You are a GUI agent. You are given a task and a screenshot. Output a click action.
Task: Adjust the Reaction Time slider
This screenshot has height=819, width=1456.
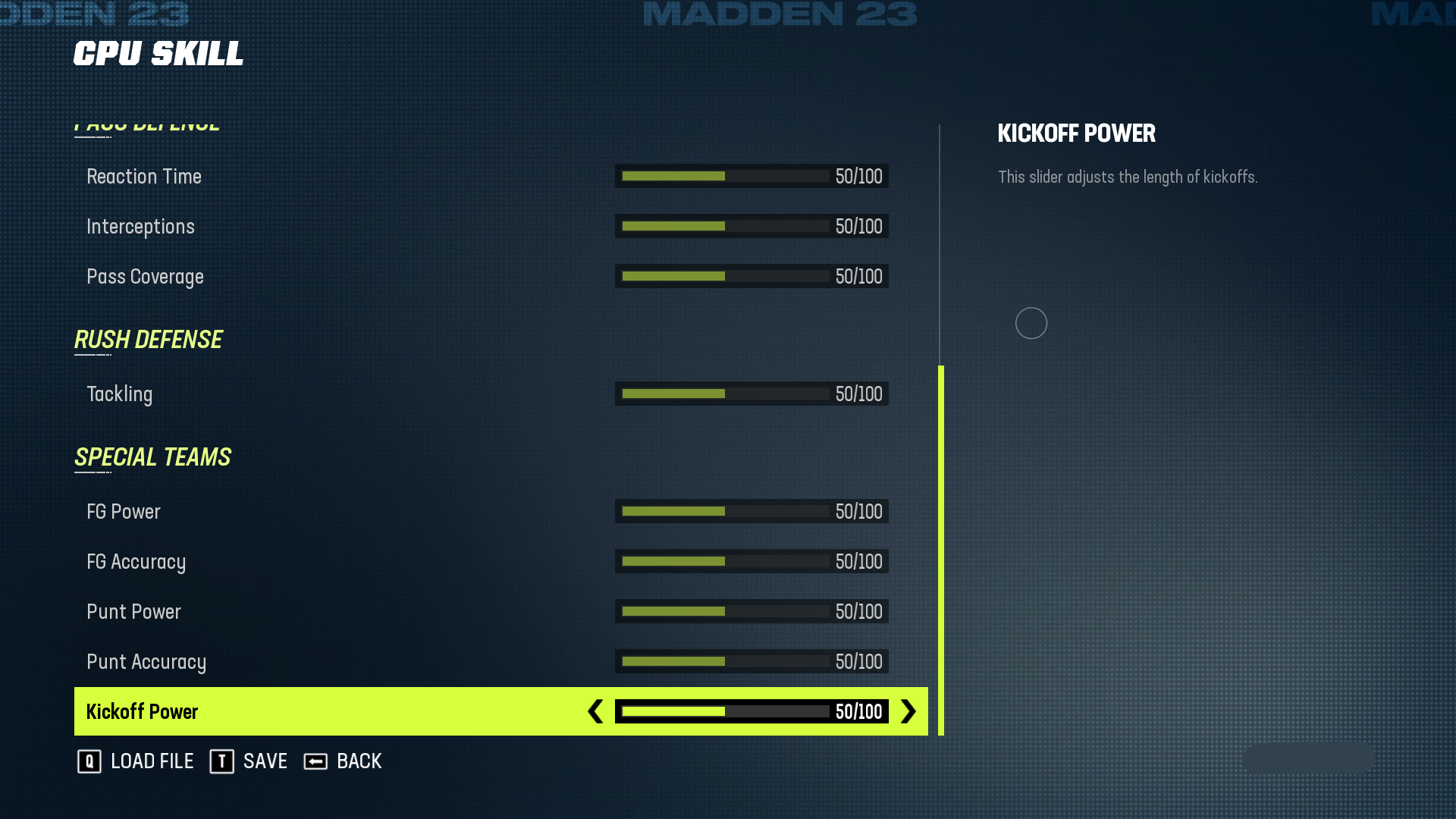click(x=751, y=176)
